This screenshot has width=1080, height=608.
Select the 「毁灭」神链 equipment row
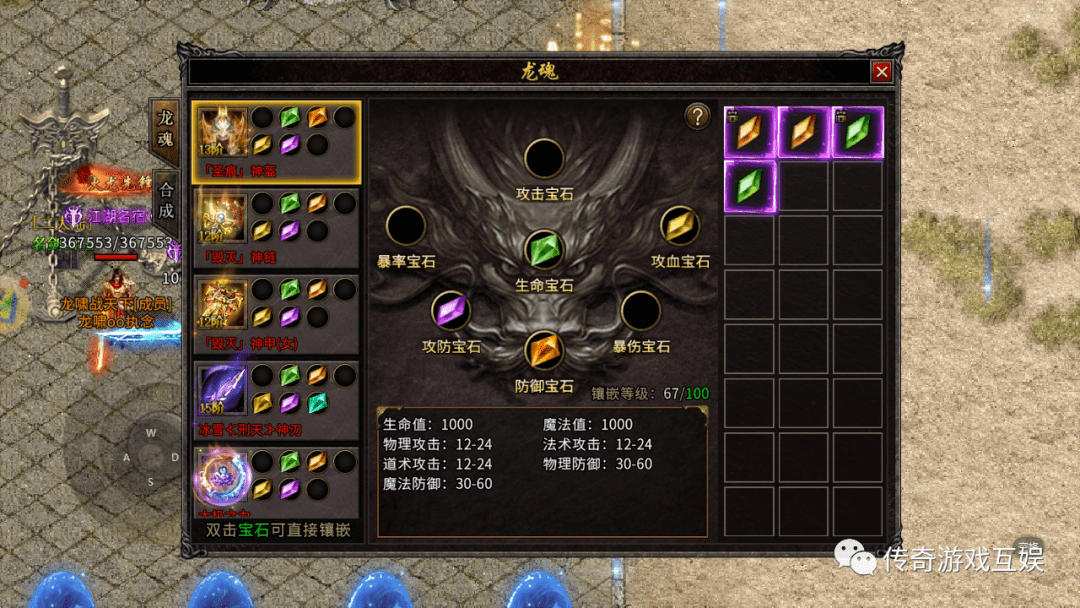[x=275, y=228]
